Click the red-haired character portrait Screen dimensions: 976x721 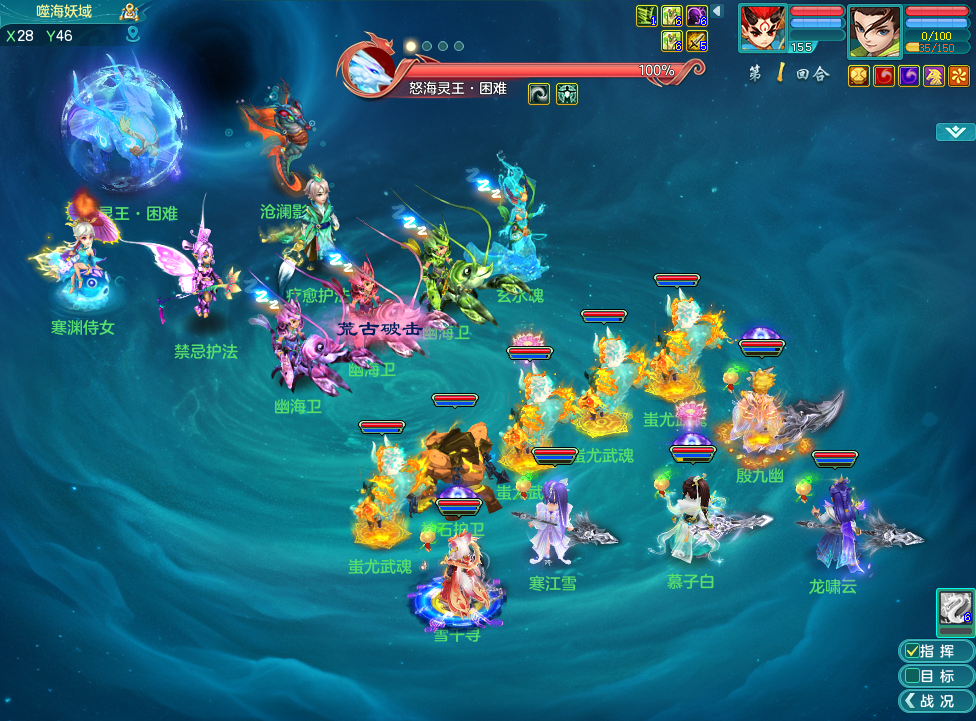[x=763, y=30]
